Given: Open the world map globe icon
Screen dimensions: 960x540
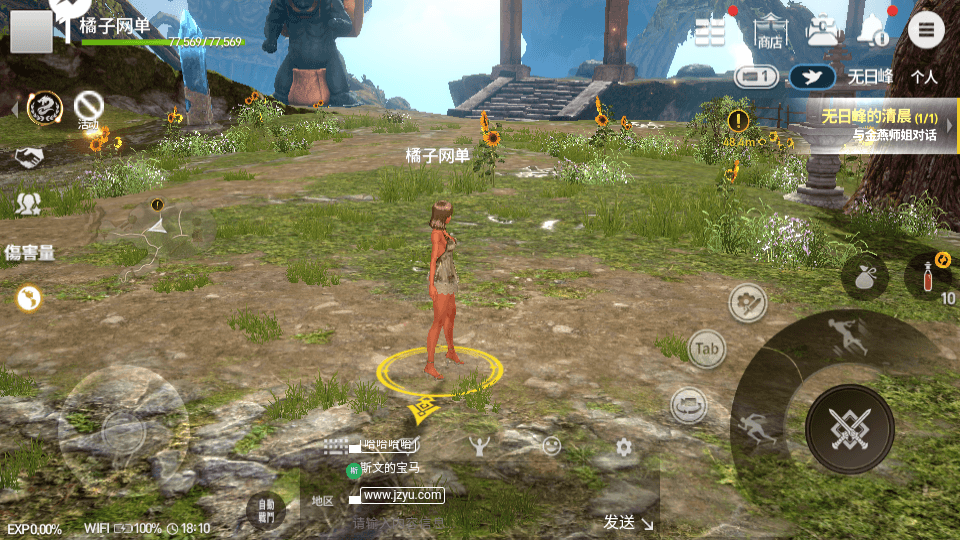Looking at the screenshot, I should click(28, 298).
